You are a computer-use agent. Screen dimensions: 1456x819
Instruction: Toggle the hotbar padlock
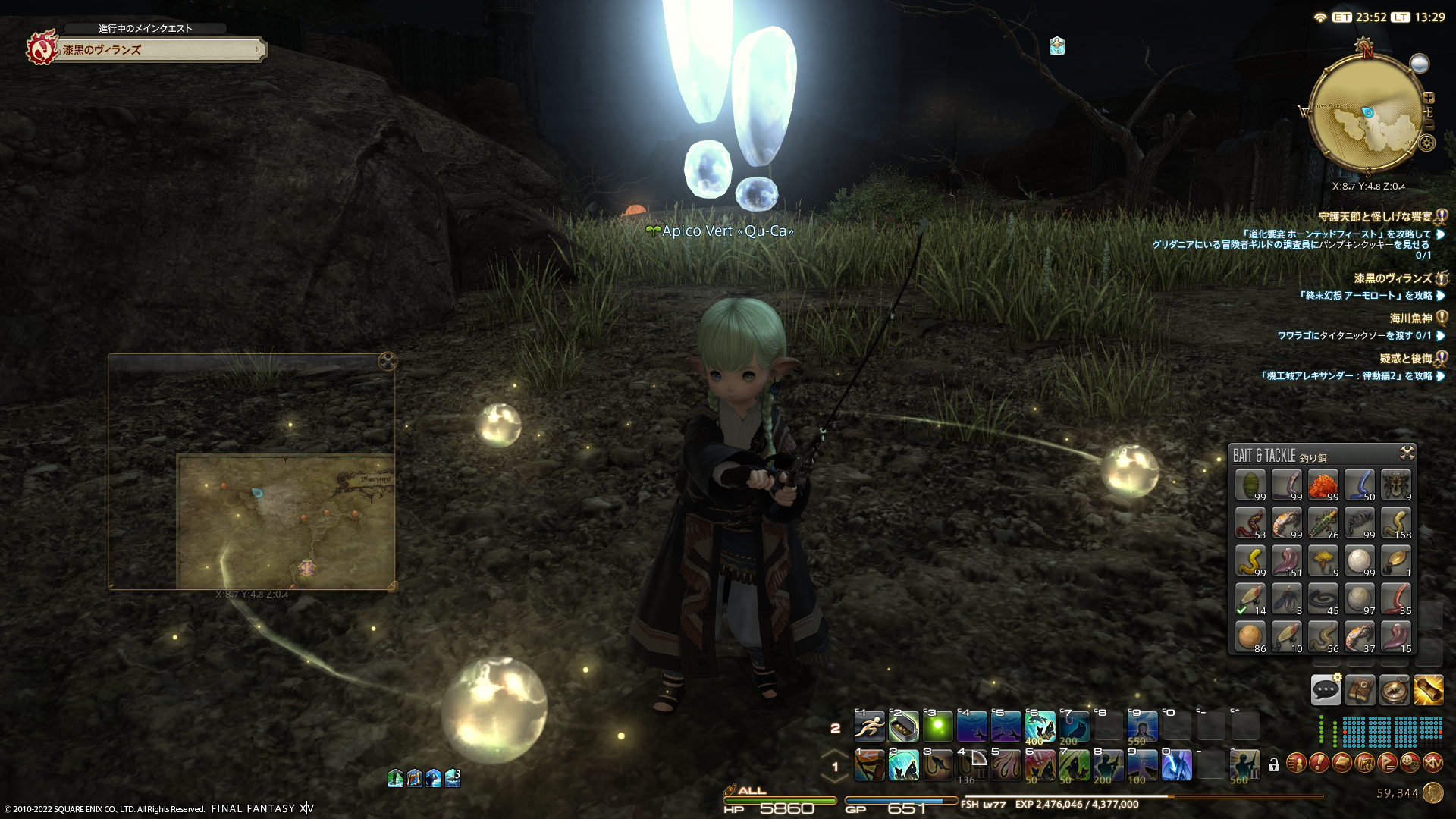point(1274,764)
